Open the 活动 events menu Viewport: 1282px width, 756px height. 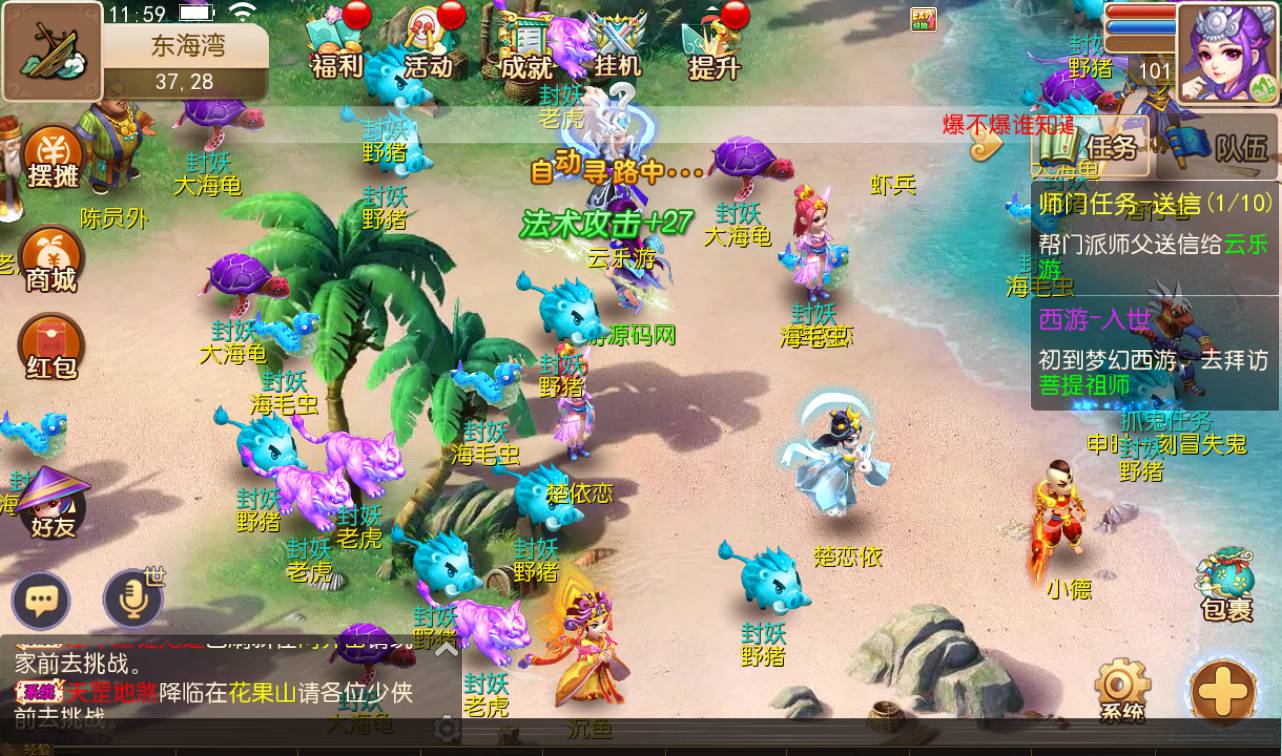pos(430,47)
